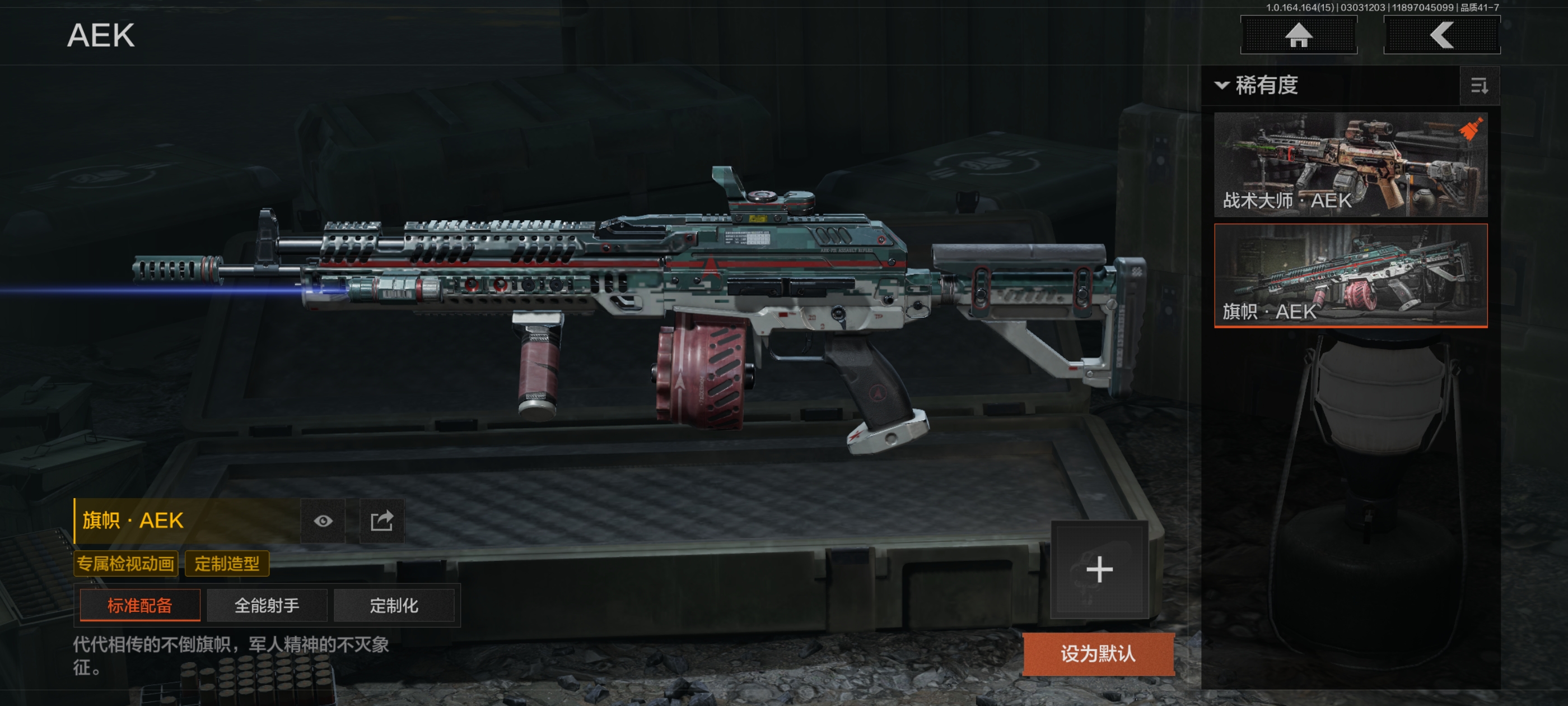Image resolution: width=1568 pixels, height=706 pixels.
Task: Choose the 旗帜·AEK skin thumbnail
Action: [x=1350, y=275]
